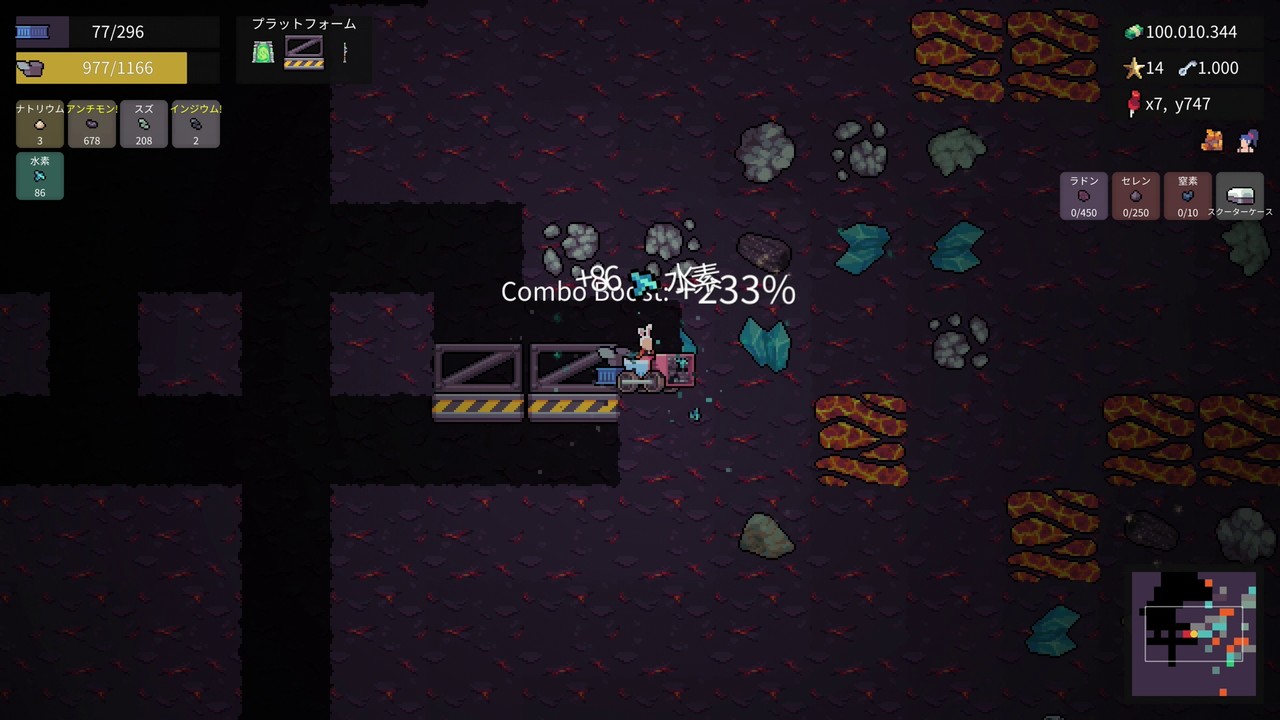Open the セレン 0/250 quest card
The width and height of the screenshot is (1280, 720).
pyautogui.click(x=1135, y=196)
